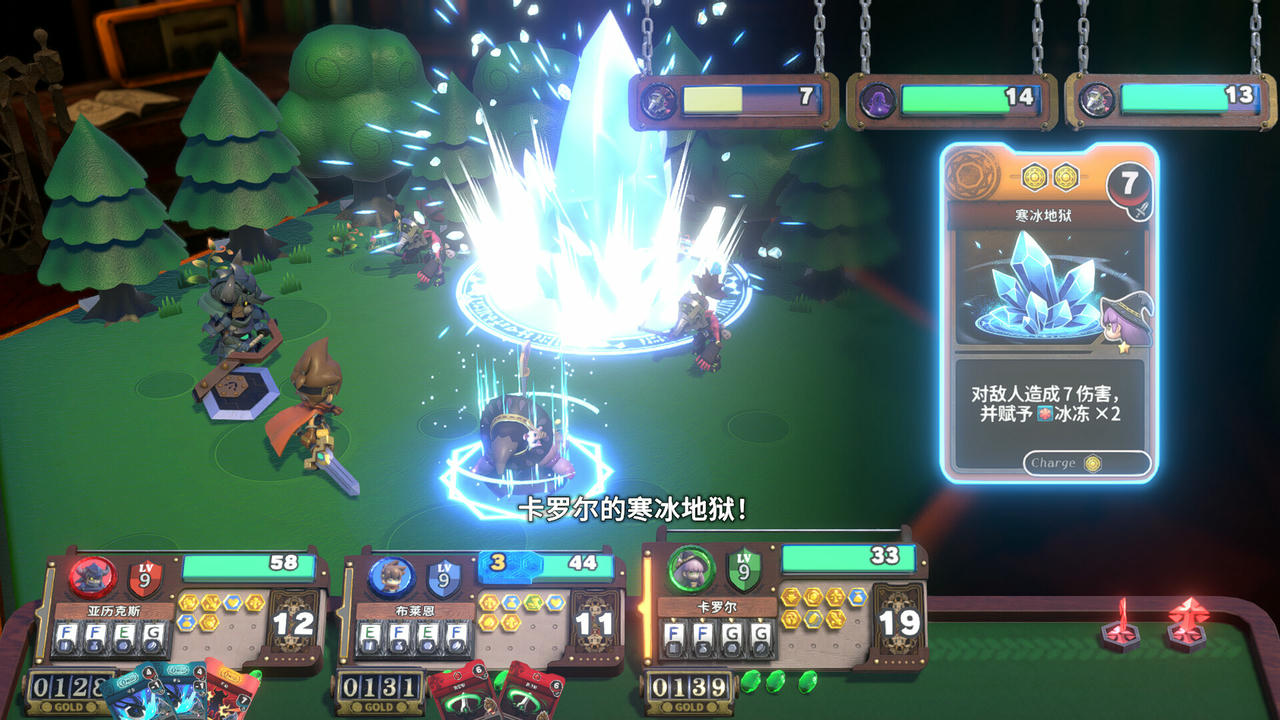1280x720 pixels.
Task: Toggle Carol's last G die slot
Action: [758, 635]
